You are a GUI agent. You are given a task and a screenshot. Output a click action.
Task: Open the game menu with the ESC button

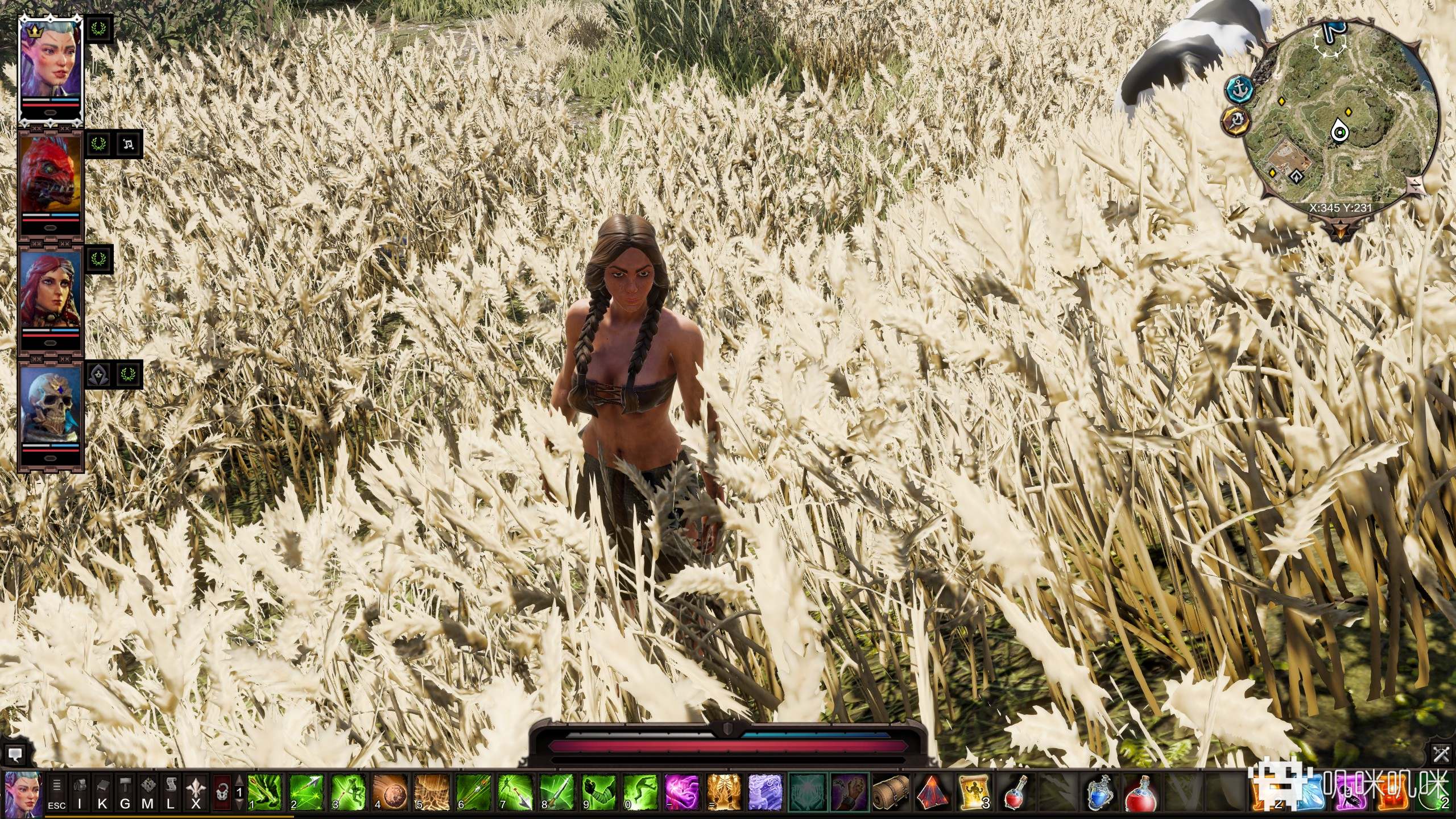(56, 793)
